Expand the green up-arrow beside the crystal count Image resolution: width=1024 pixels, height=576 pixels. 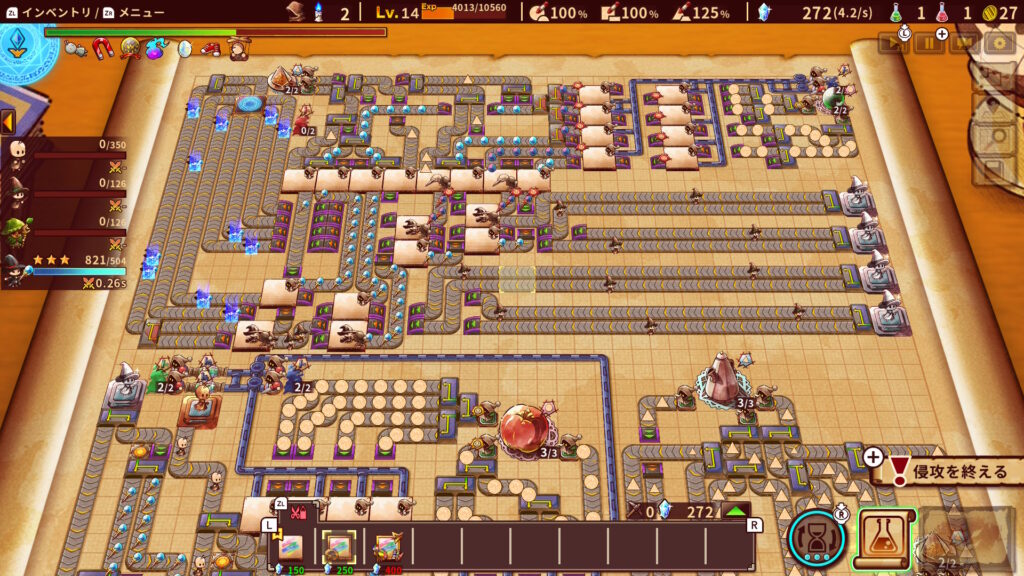(x=735, y=511)
